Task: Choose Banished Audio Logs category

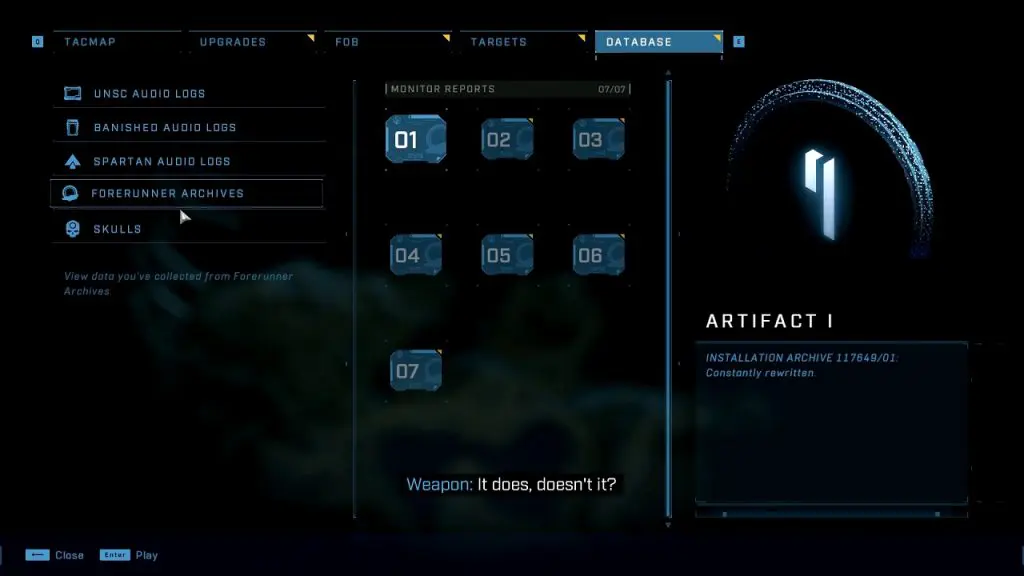Action: [165, 128]
